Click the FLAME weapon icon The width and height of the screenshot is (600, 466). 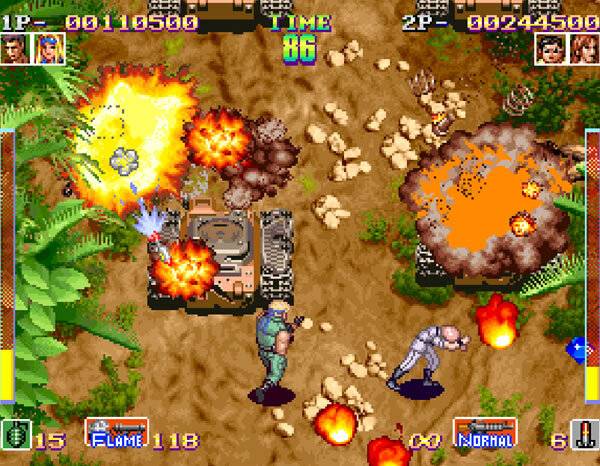pyautogui.click(x=116, y=431)
